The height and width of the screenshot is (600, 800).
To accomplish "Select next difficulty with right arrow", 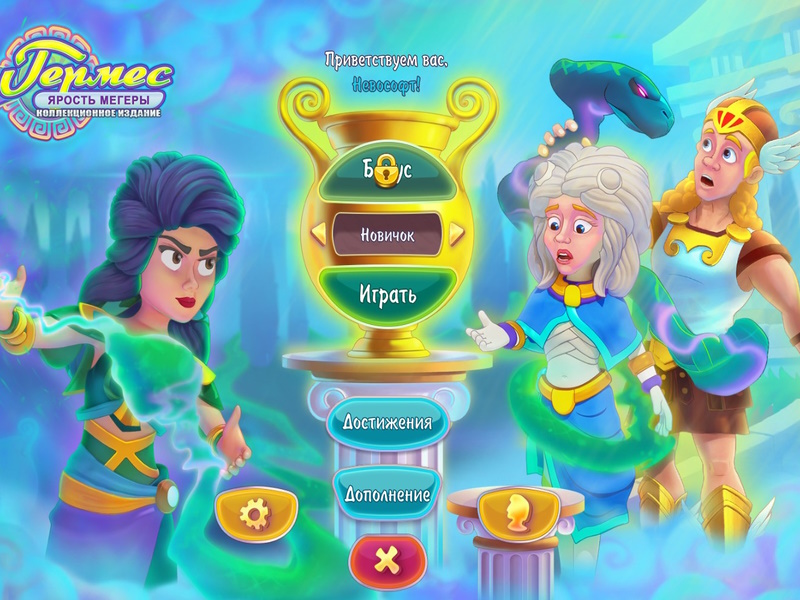I will [456, 234].
